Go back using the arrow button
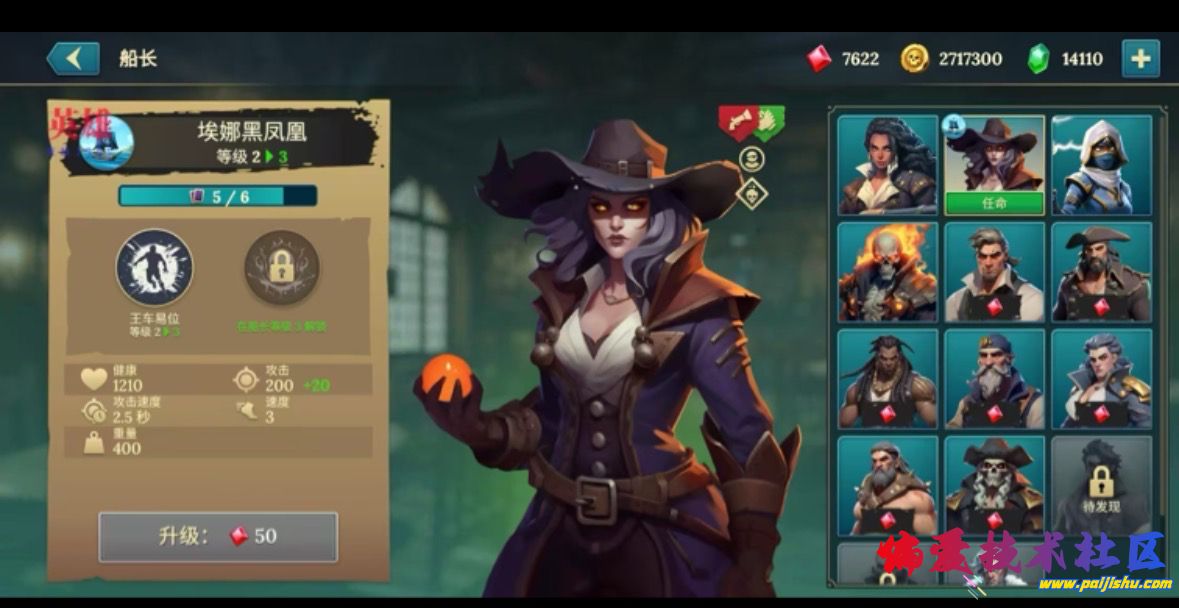The image size is (1179, 608). [73, 58]
